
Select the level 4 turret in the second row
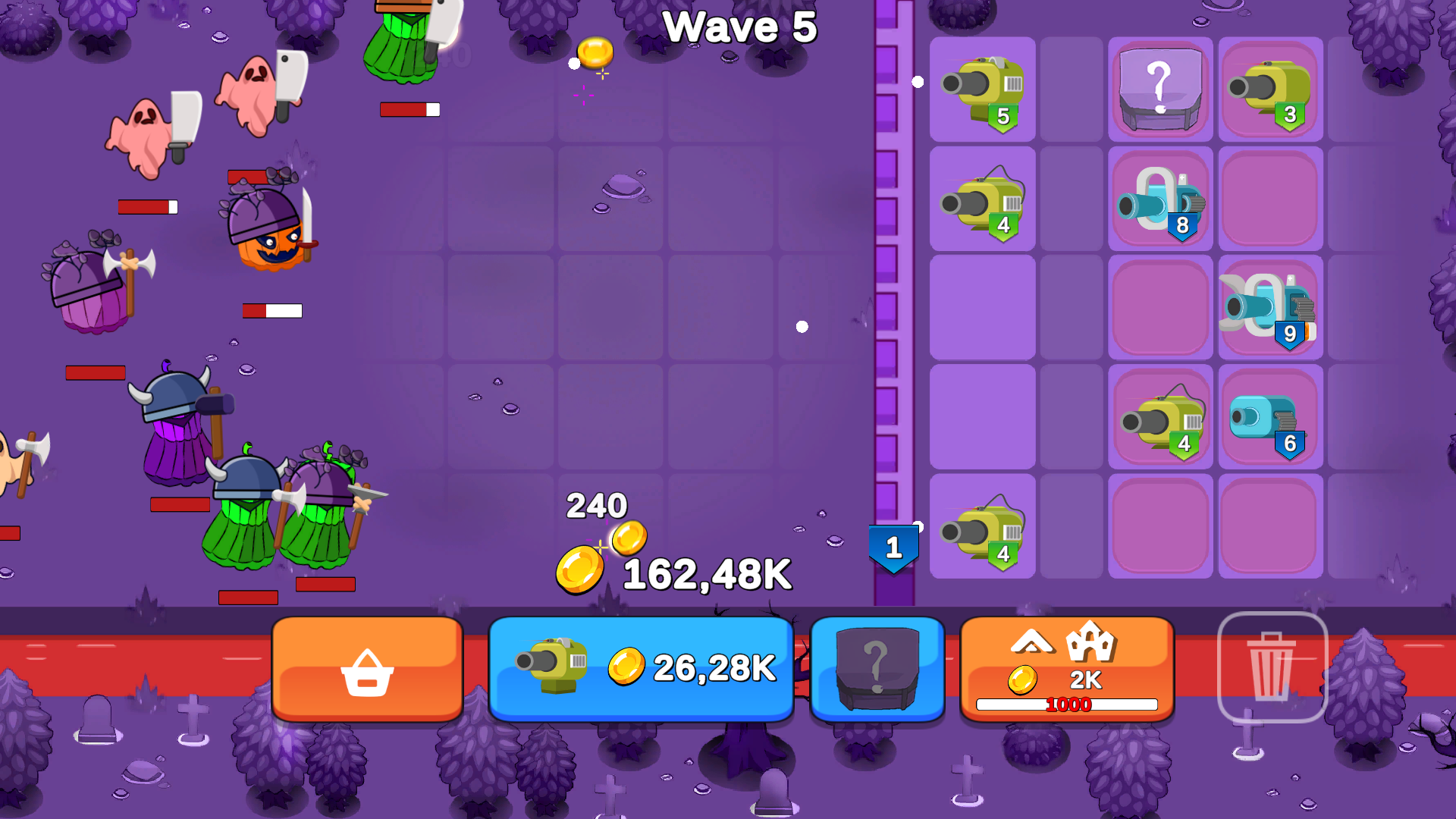[x=982, y=201]
